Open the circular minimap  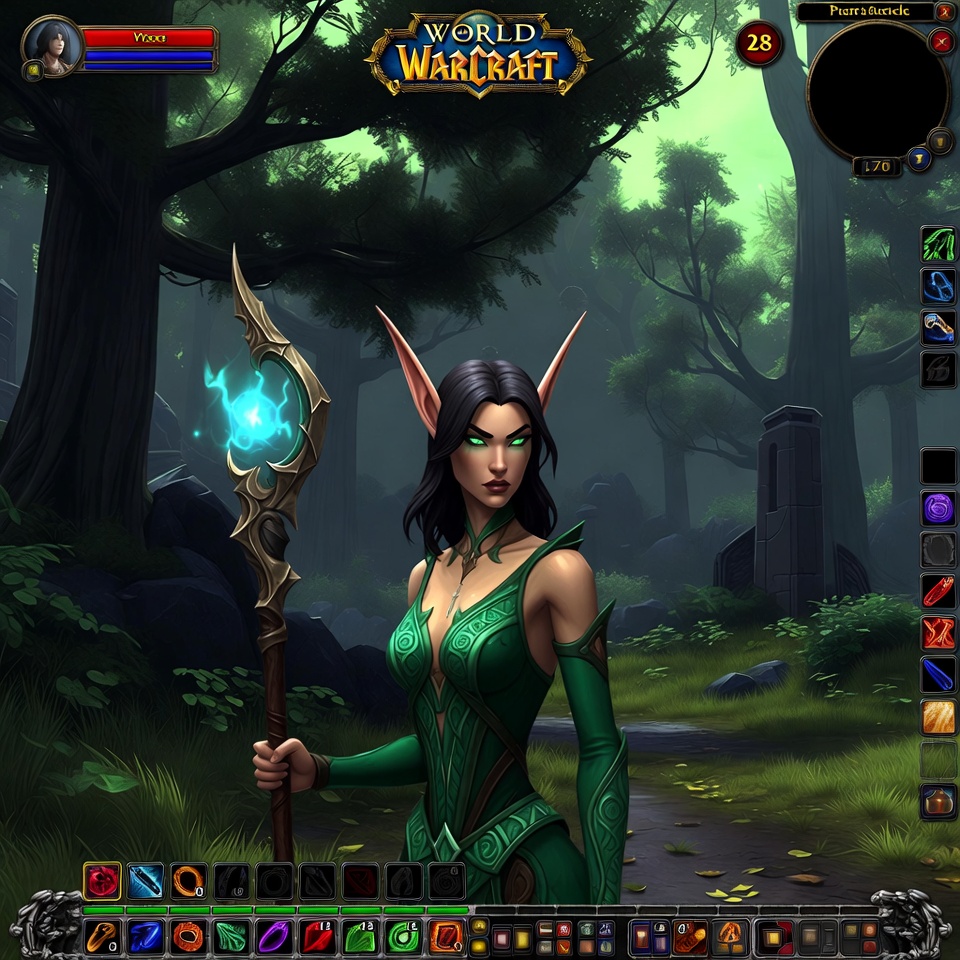pyautogui.click(x=877, y=91)
